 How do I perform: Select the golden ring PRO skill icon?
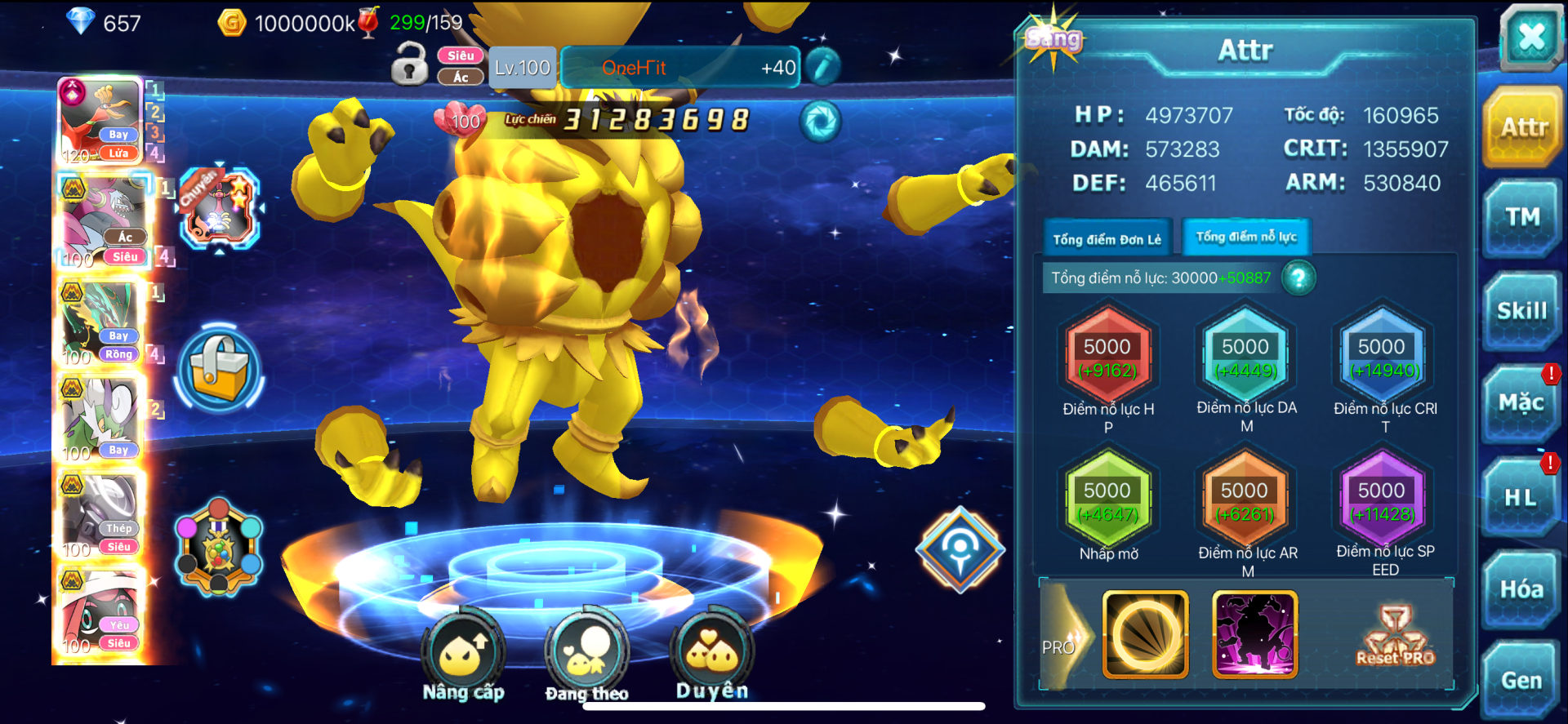point(1145,634)
